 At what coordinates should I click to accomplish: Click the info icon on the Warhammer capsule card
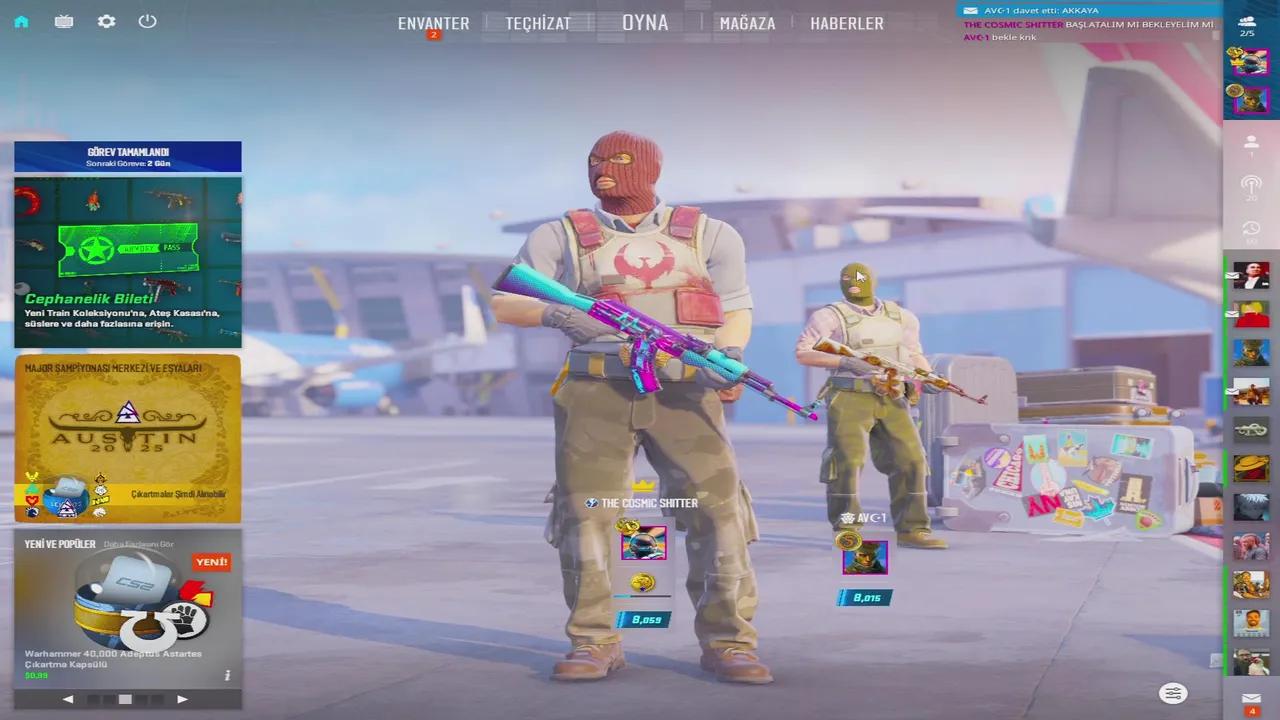227,675
